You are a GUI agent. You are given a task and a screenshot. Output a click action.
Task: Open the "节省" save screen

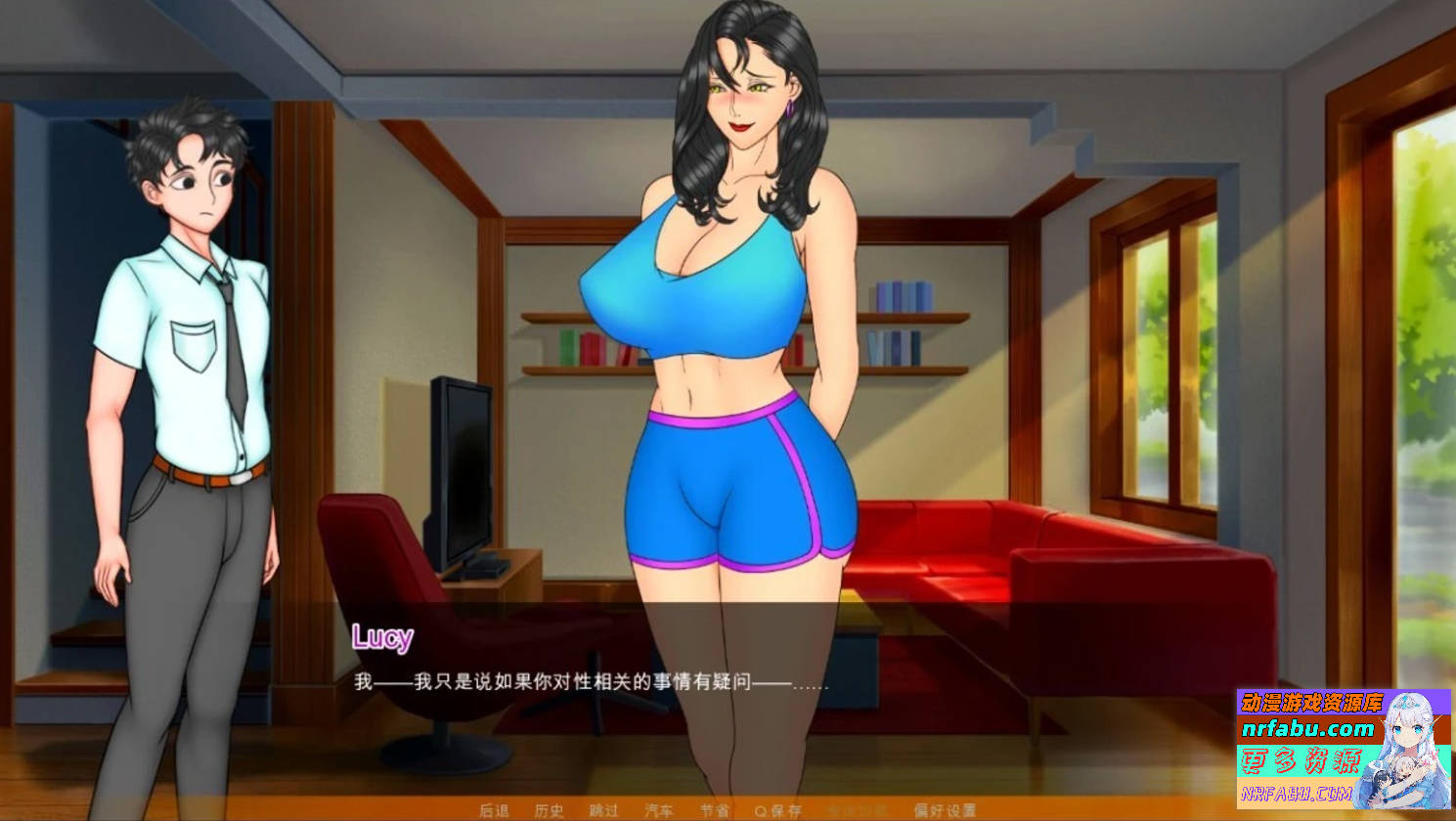pos(716,811)
